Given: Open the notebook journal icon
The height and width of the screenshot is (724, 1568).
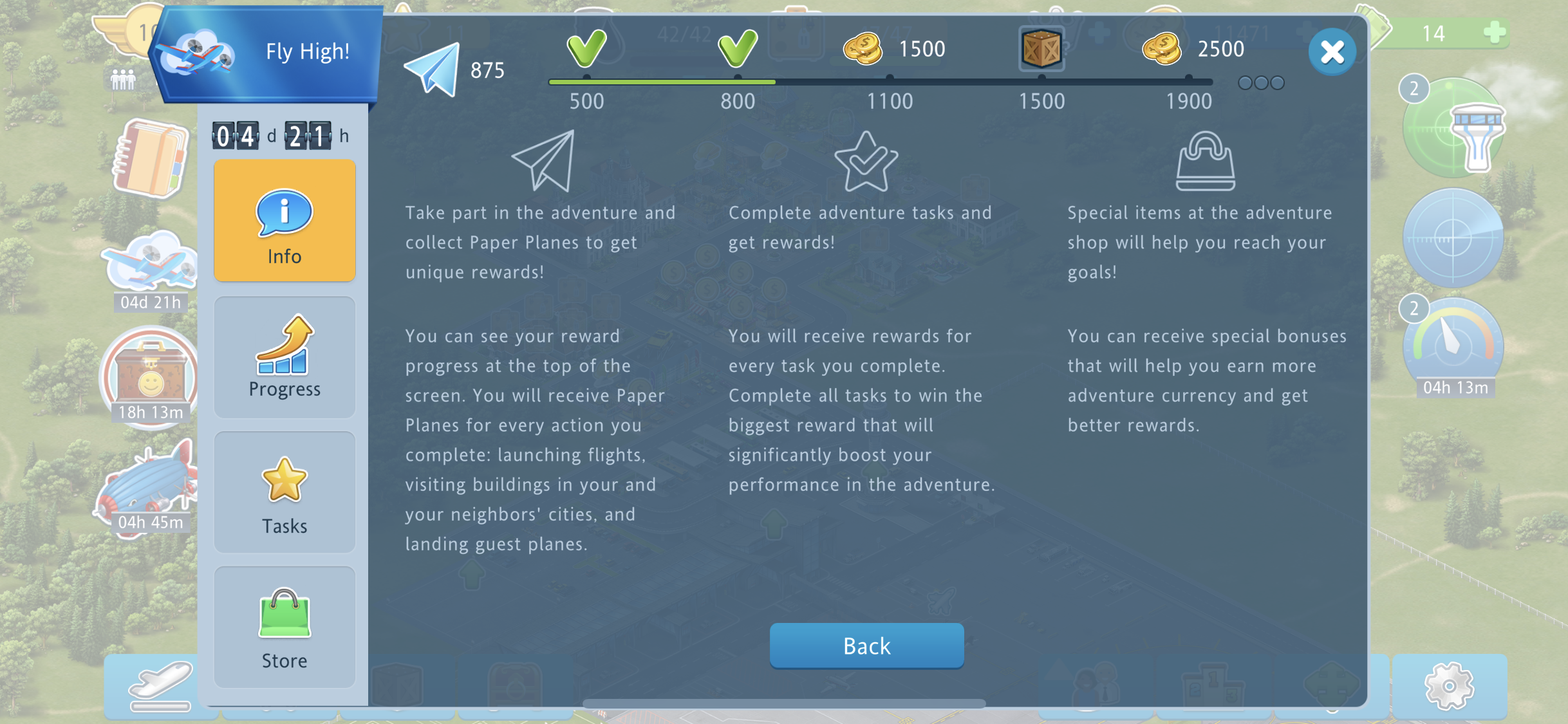Looking at the screenshot, I should pos(151,158).
